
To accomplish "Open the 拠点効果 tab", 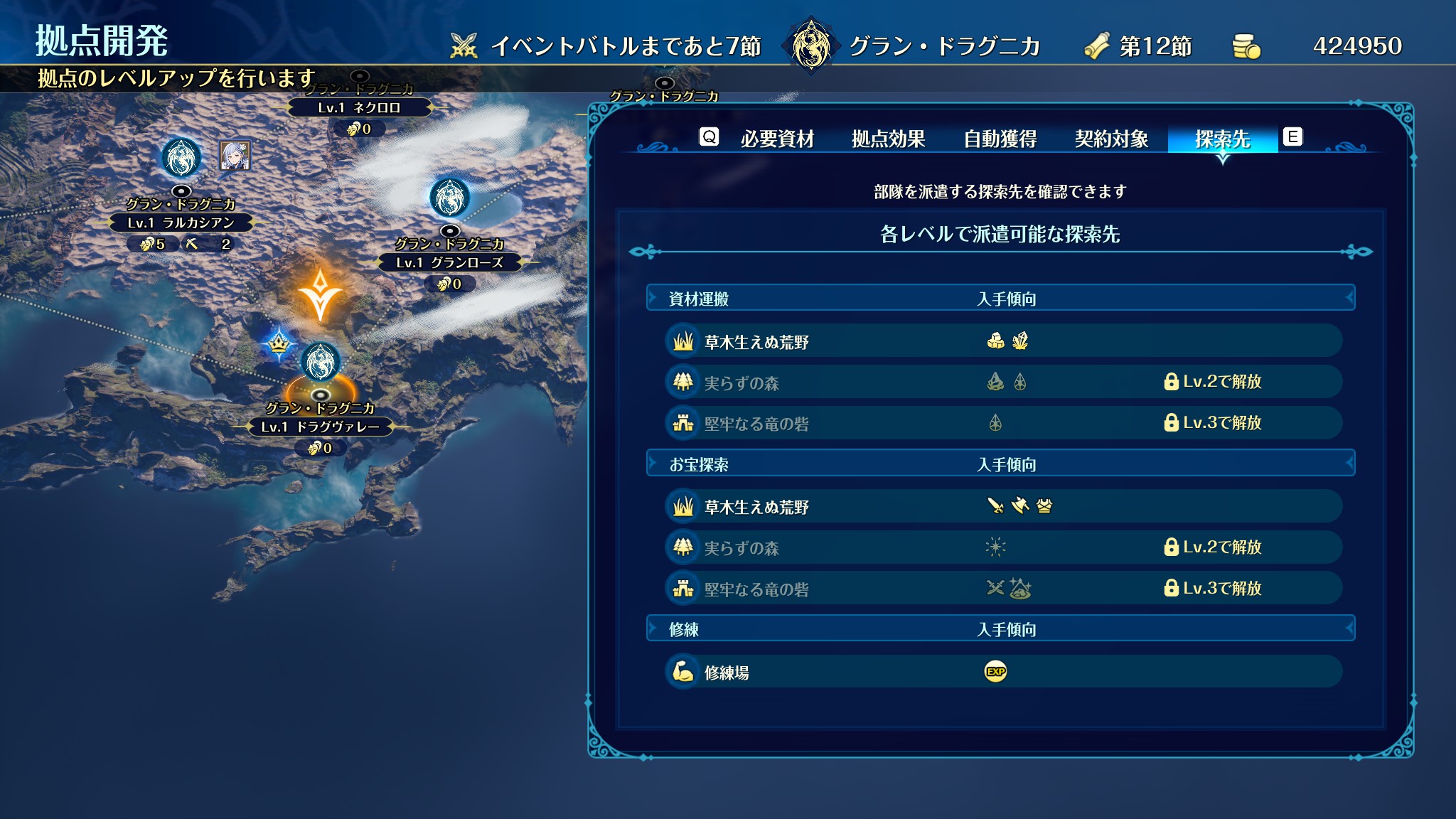I will point(888,139).
